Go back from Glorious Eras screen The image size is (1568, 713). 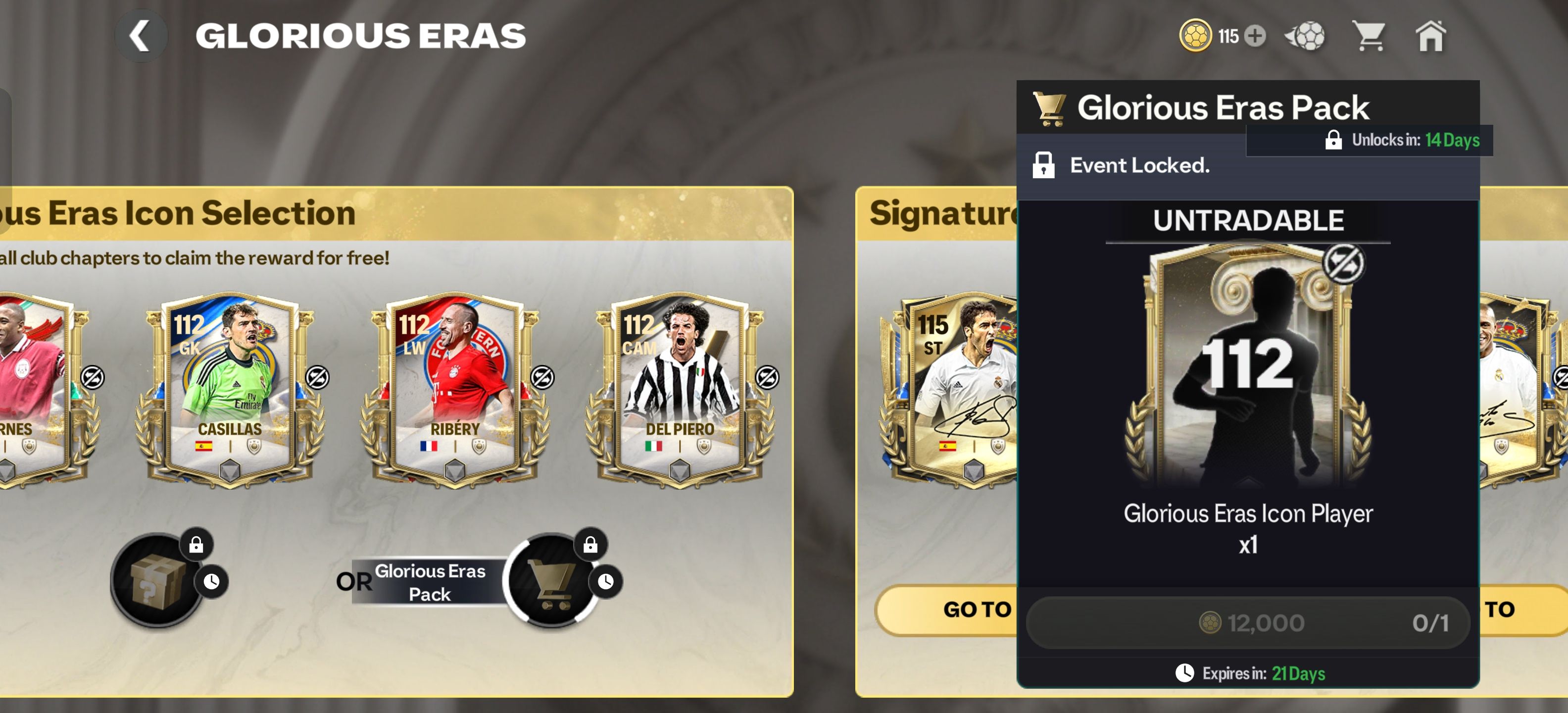point(141,36)
